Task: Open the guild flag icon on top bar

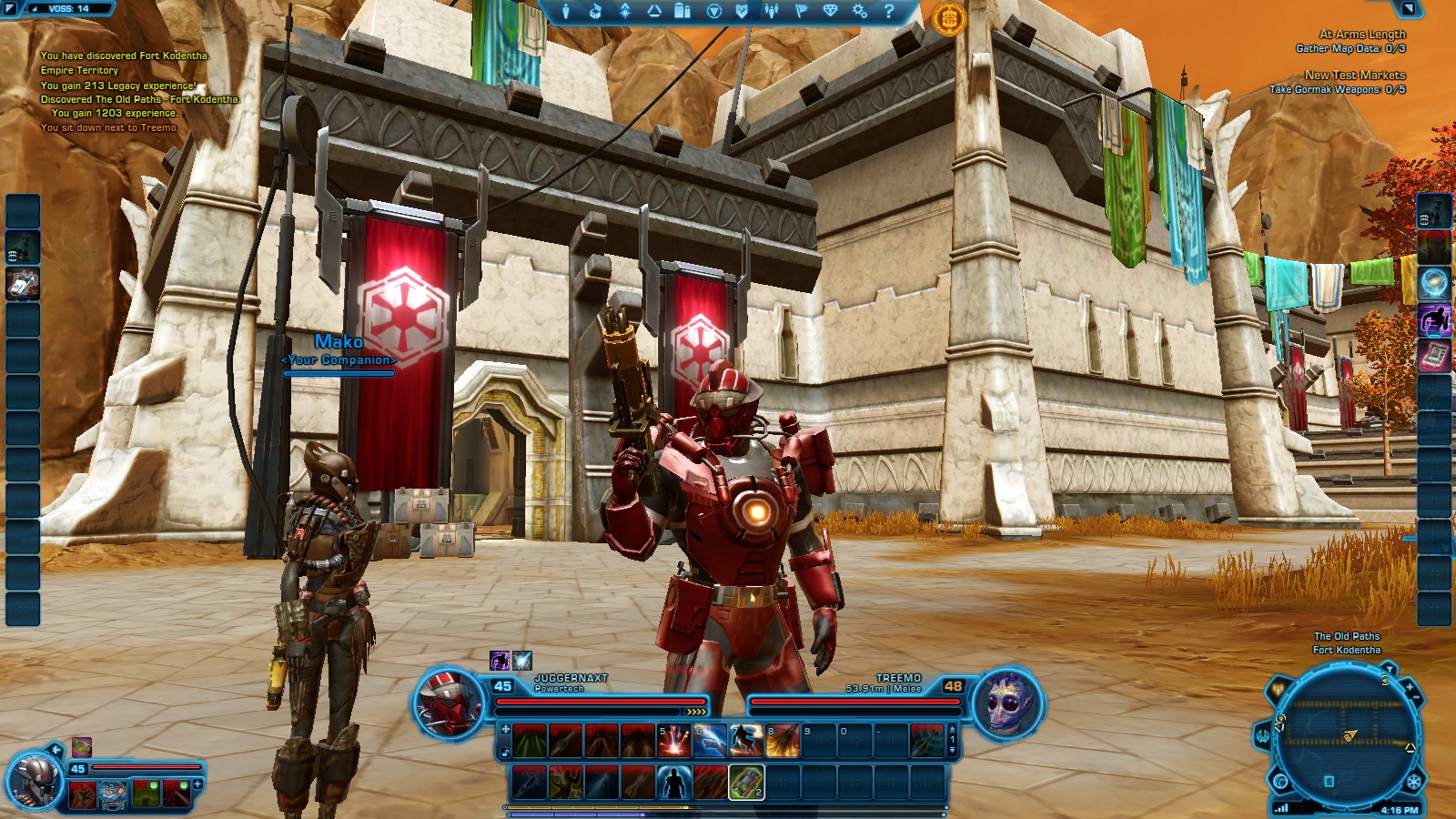Action: pyautogui.click(x=802, y=12)
